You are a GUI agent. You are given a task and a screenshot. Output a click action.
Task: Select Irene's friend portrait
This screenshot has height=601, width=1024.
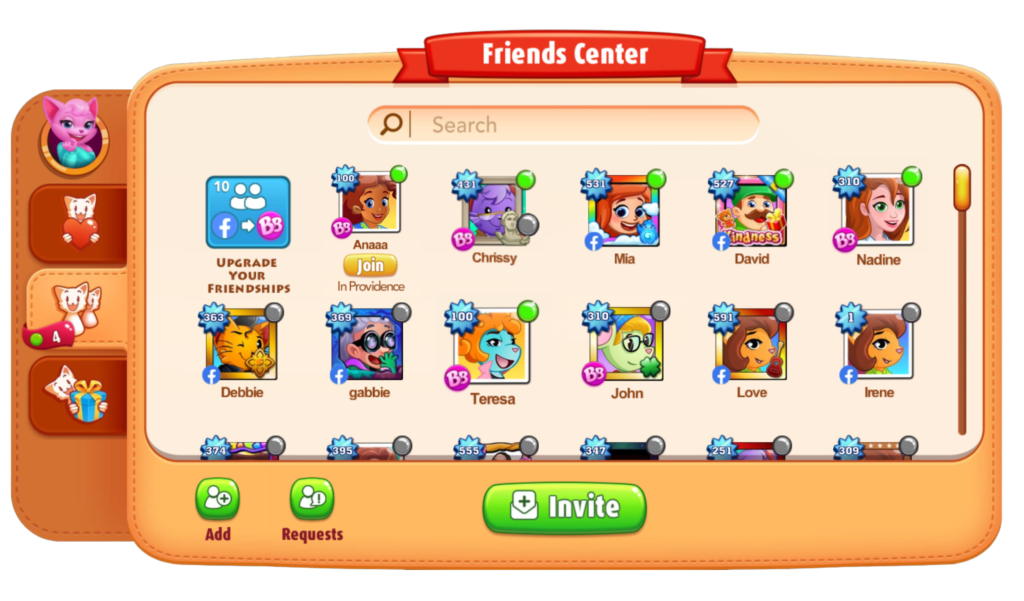click(x=879, y=347)
